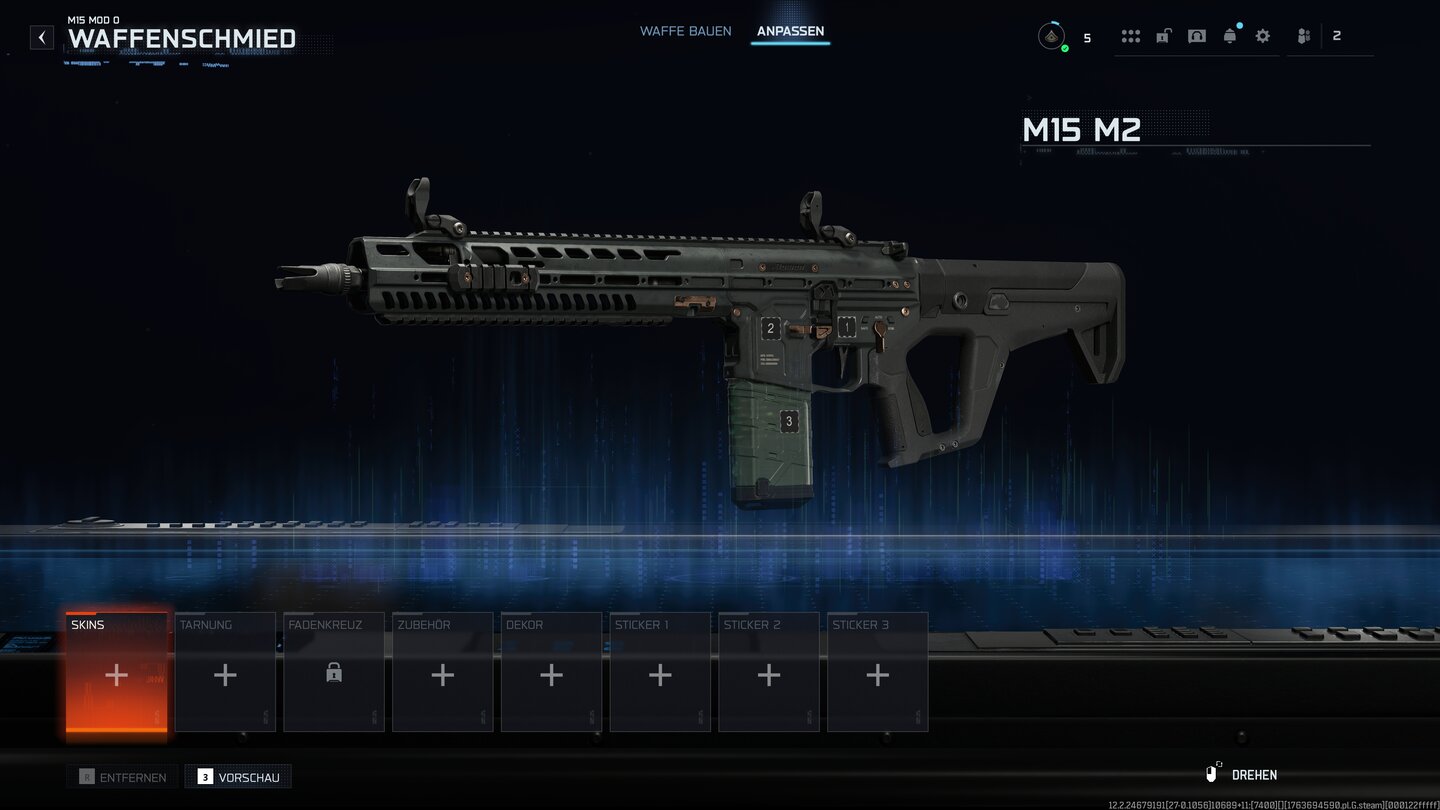Switch to the Waffe Bauen tab
This screenshot has height=810, width=1440.
(685, 31)
